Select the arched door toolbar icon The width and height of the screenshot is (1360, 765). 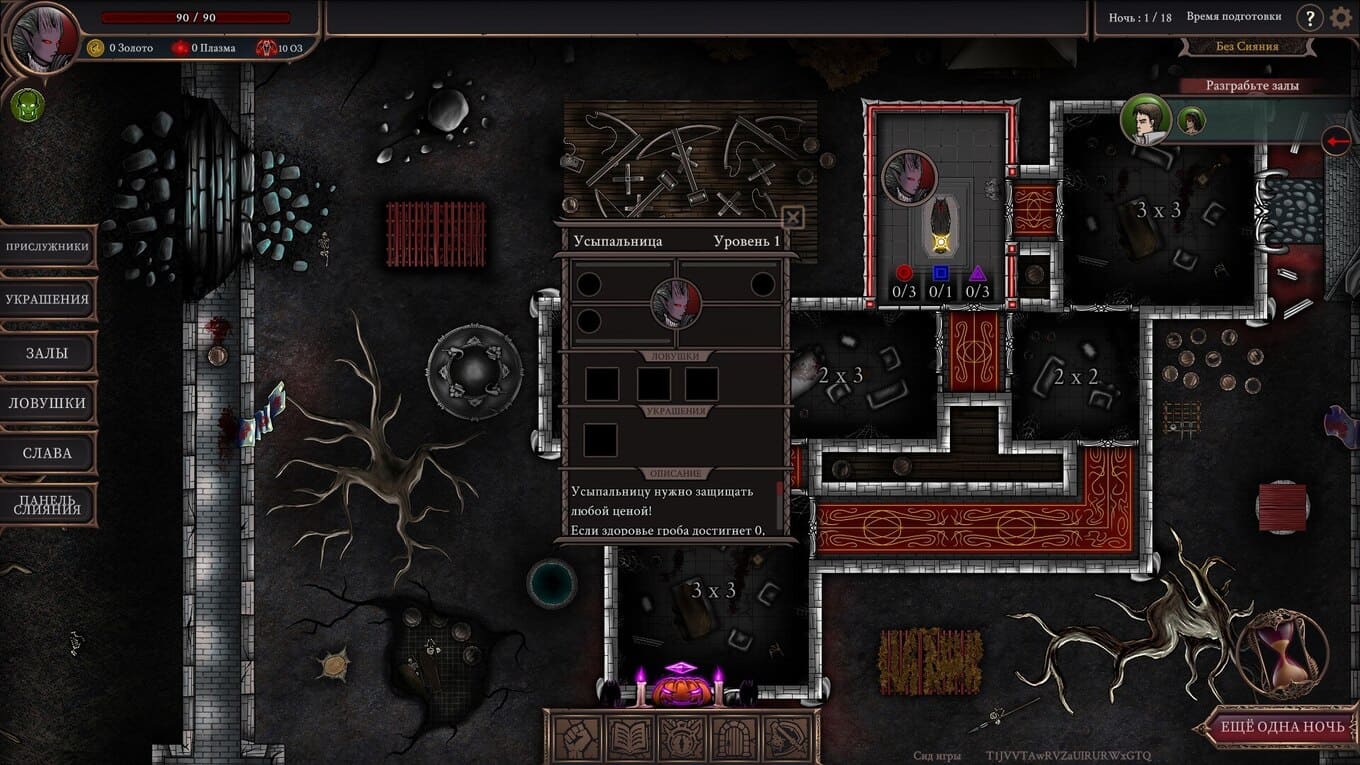[x=735, y=738]
